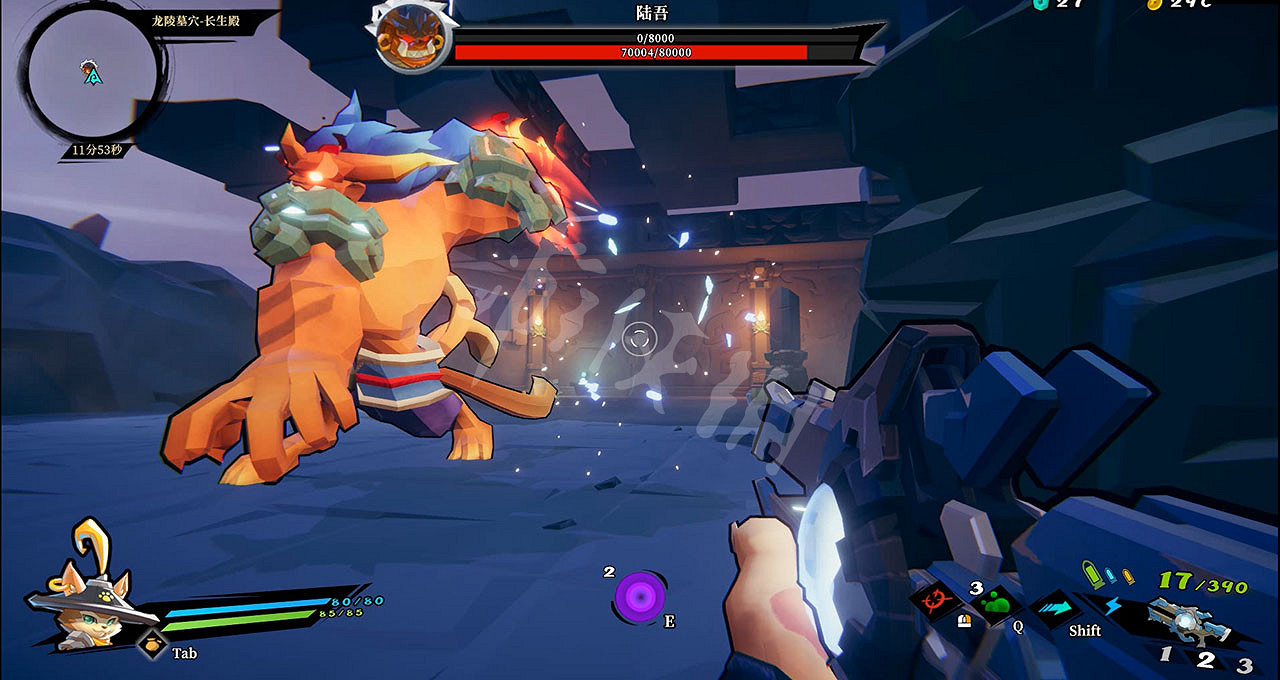
Task: Open the orange pouch bag icon
Action: tap(151, 646)
